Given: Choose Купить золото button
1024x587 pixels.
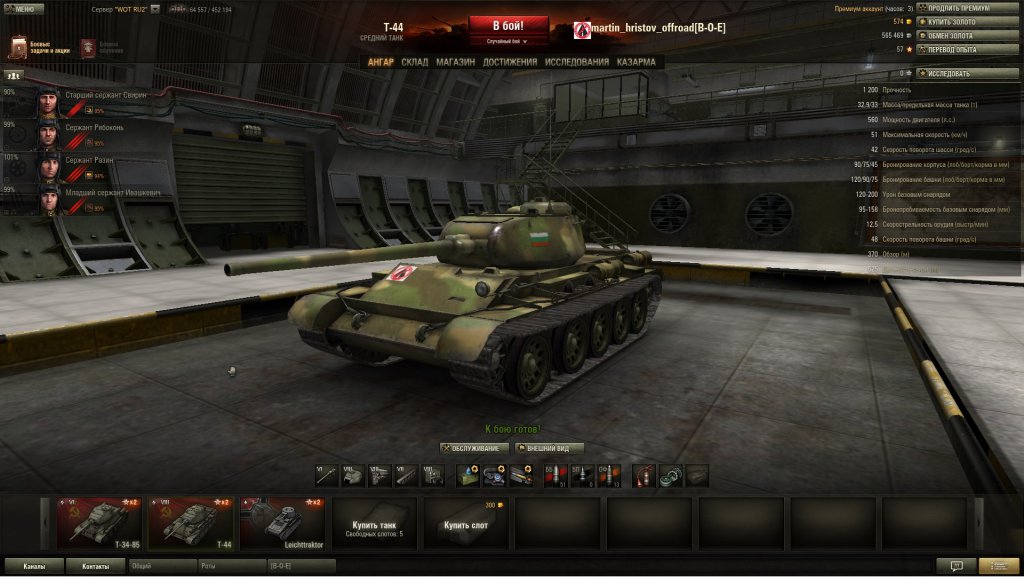Looking at the screenshot, I should 968,21.
